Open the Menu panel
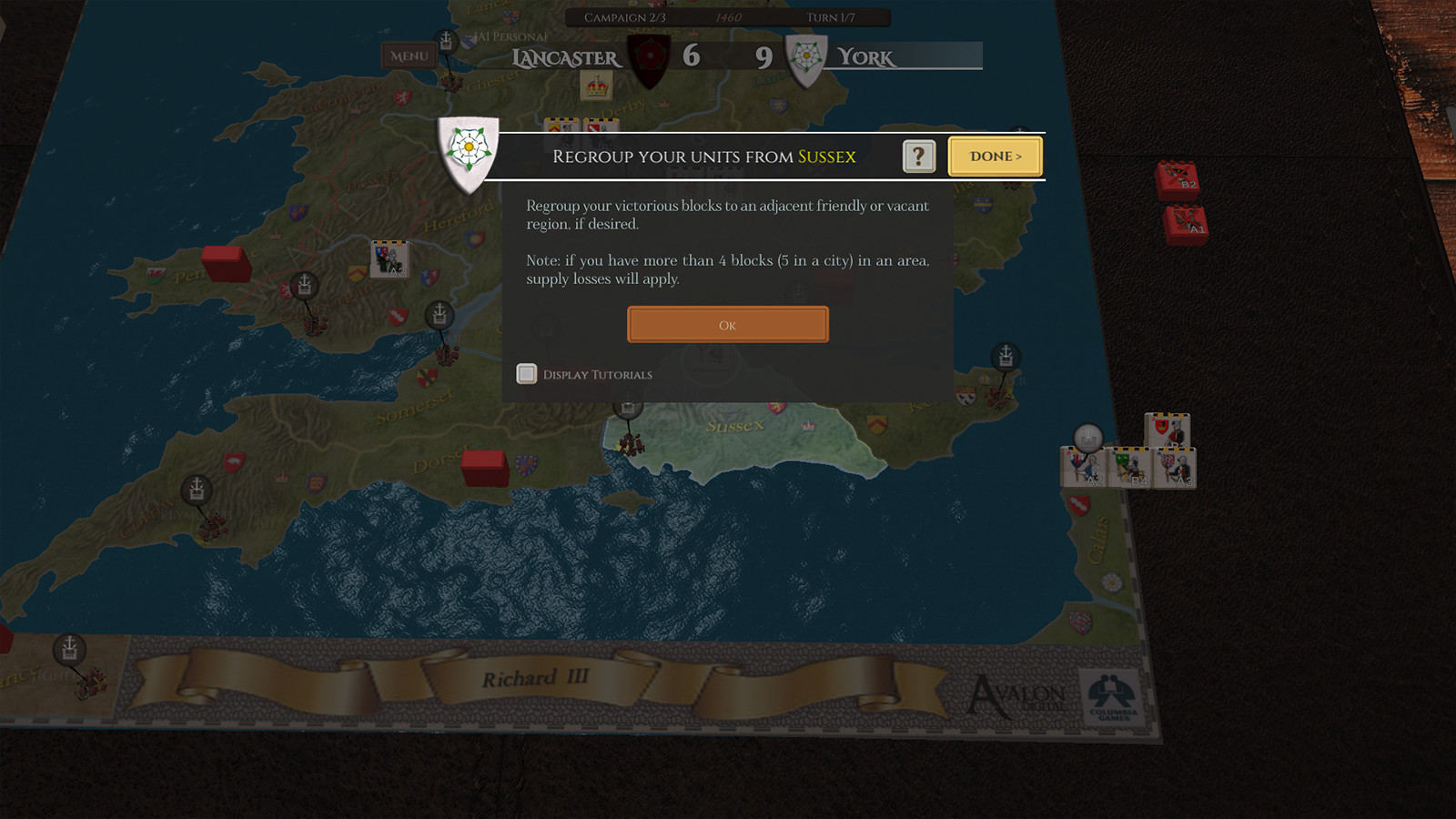This screenshot has width=1456, height=819. click(408, 56)
